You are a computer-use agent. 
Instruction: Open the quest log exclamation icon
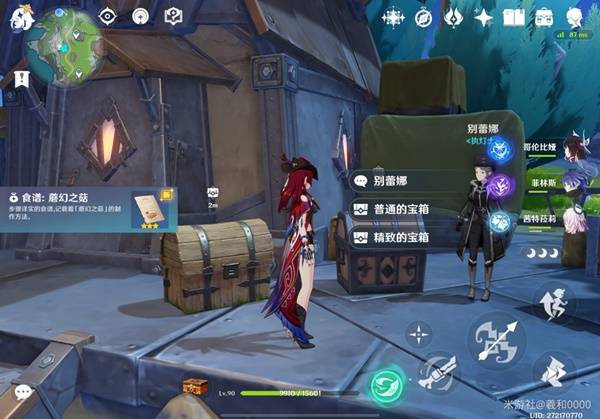coord(18,76)
